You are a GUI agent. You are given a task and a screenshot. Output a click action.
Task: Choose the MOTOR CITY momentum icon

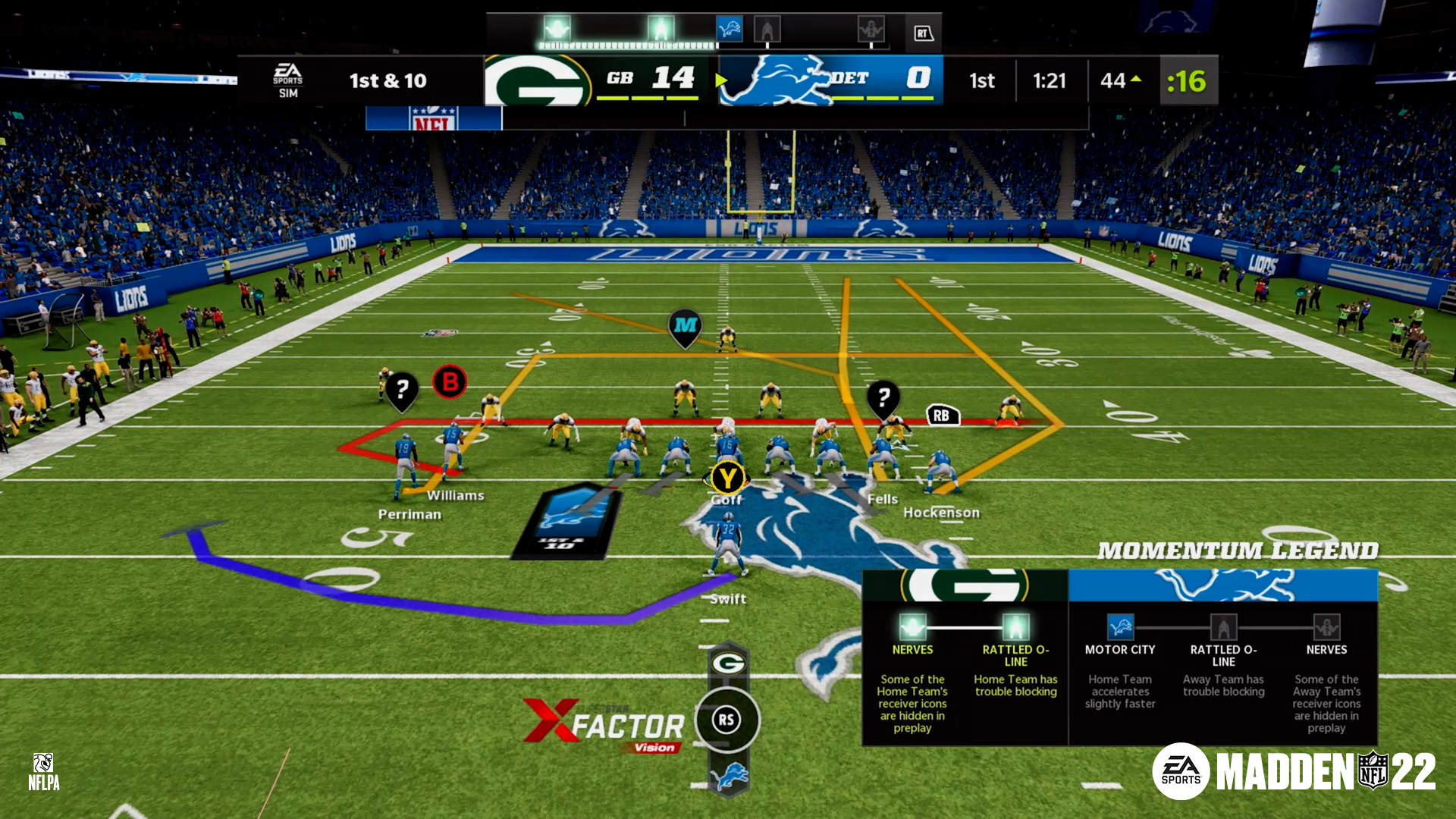(1120, 627)
